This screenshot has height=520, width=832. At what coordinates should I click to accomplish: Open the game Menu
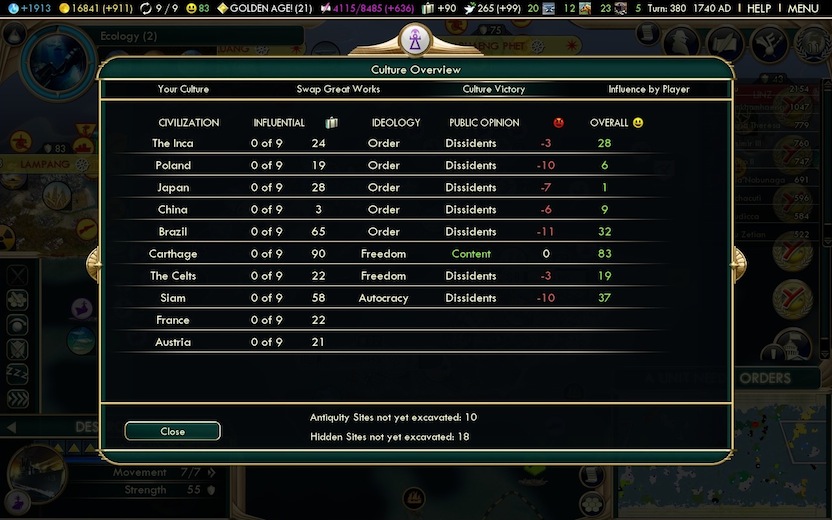(x=803, y=8)
